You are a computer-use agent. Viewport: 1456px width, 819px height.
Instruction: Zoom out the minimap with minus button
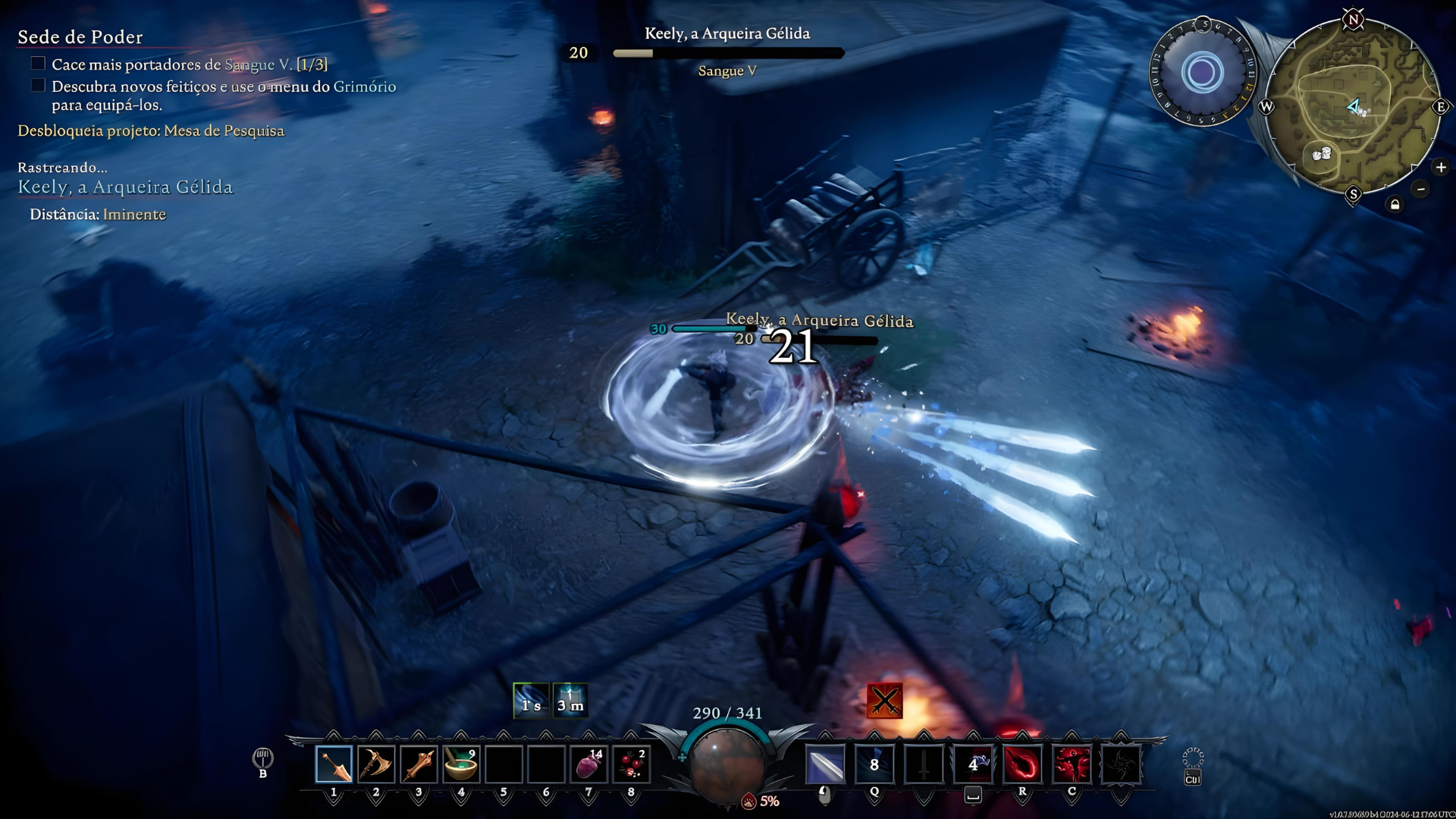[x=1421, y=189]
